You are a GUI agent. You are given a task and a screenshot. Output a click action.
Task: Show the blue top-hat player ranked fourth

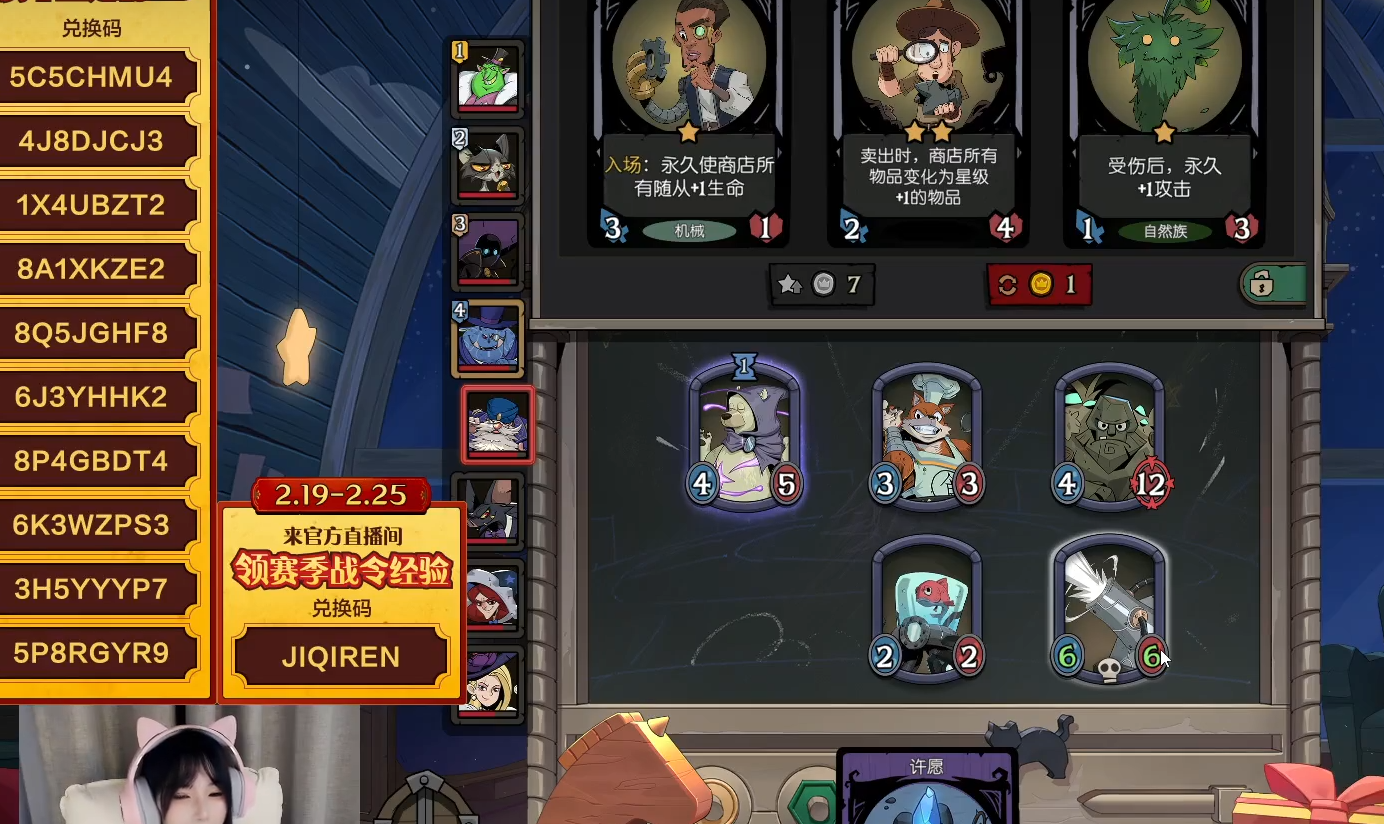(x=487, y=338)
